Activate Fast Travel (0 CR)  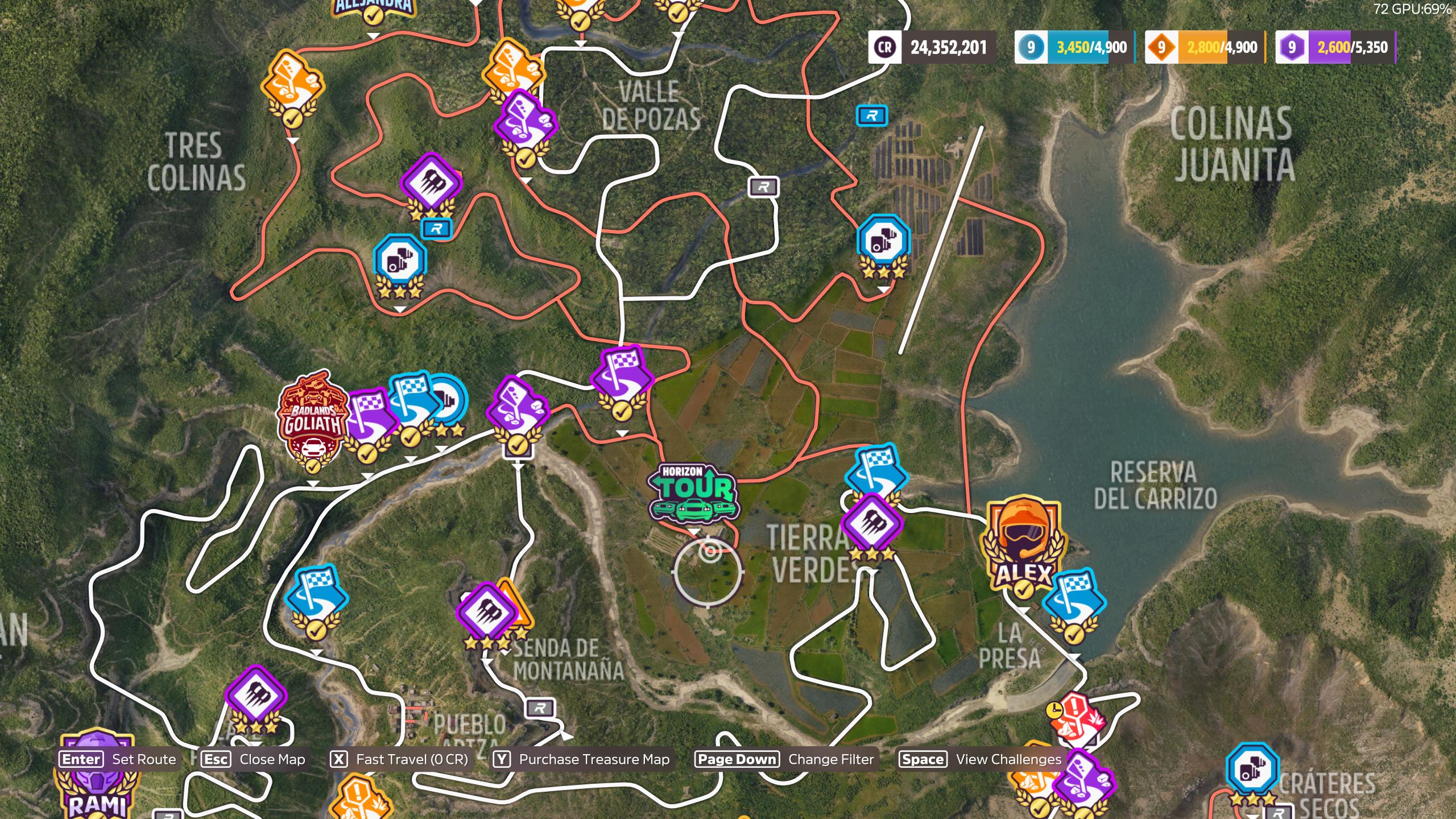399,759
